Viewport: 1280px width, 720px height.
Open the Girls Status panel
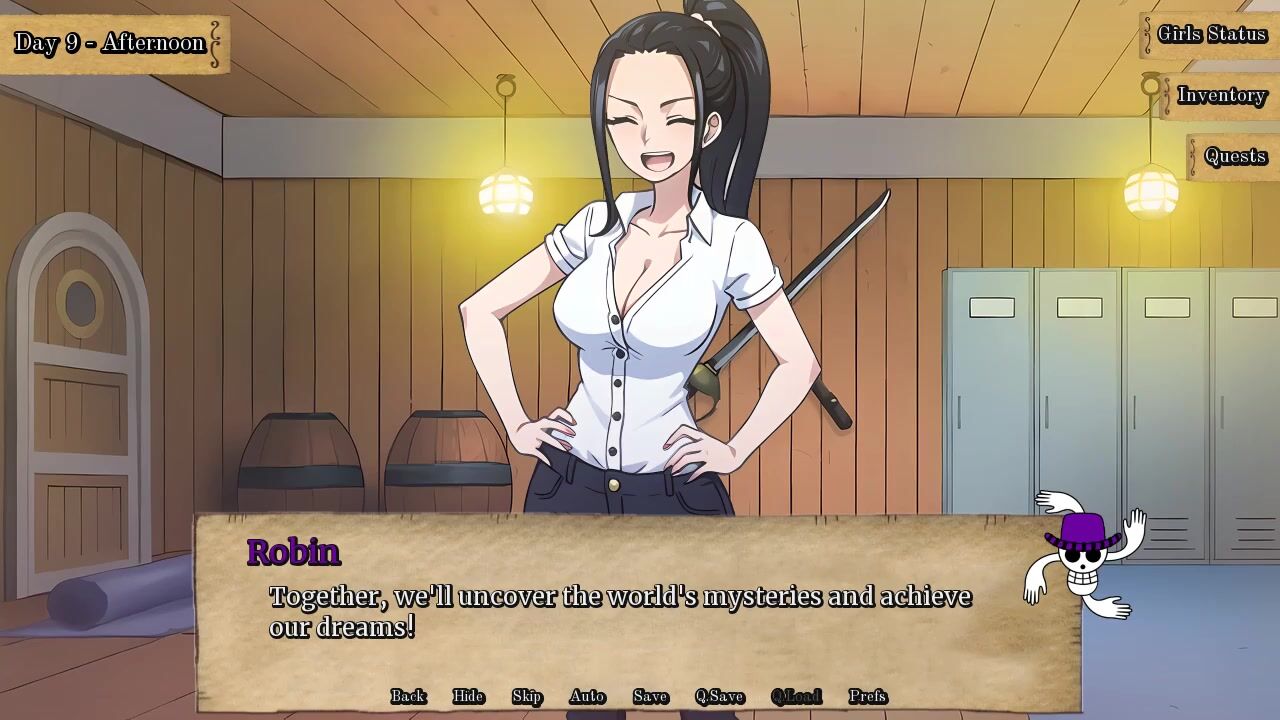pyautogui.click(x=1211, y=35)
